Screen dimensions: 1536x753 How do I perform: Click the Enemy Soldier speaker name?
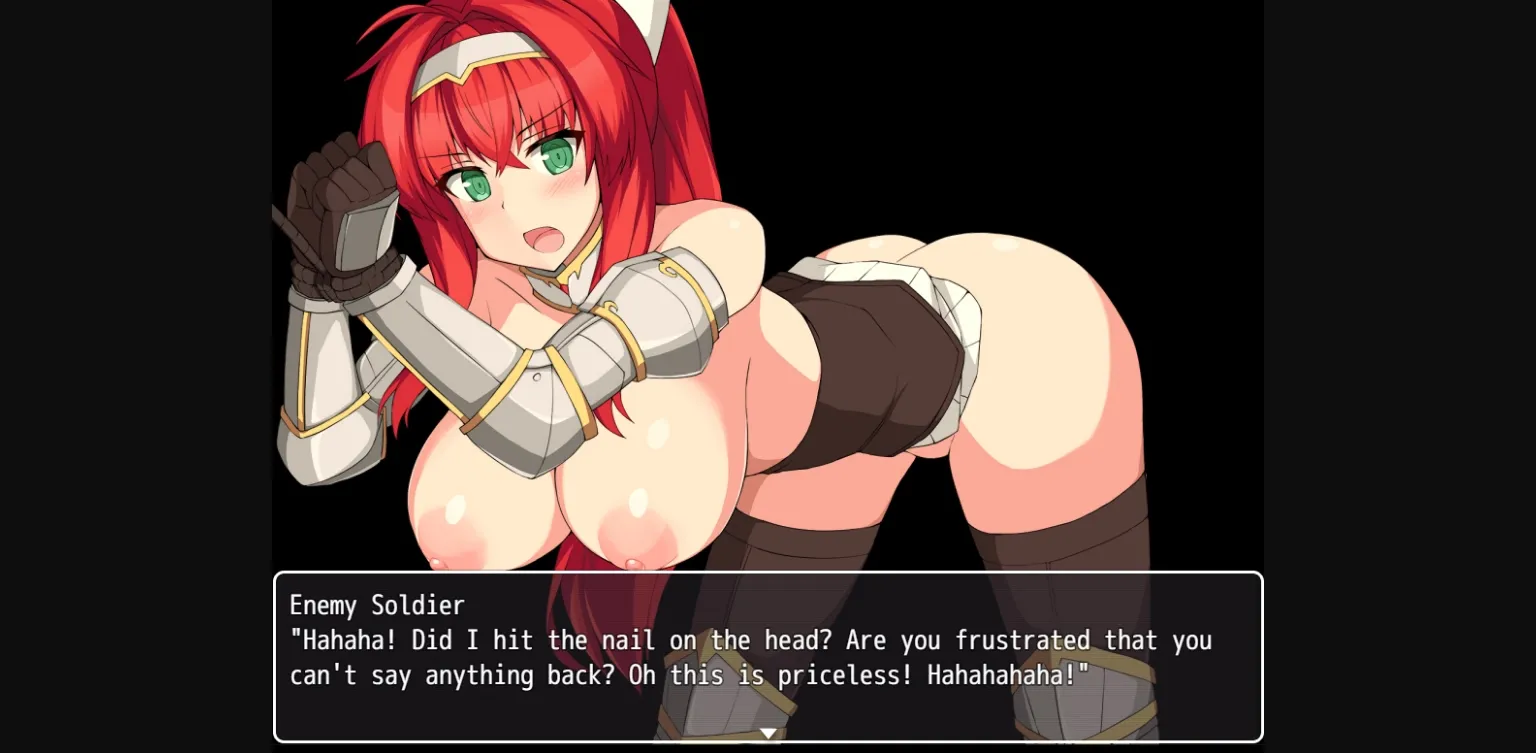[376, 605]
